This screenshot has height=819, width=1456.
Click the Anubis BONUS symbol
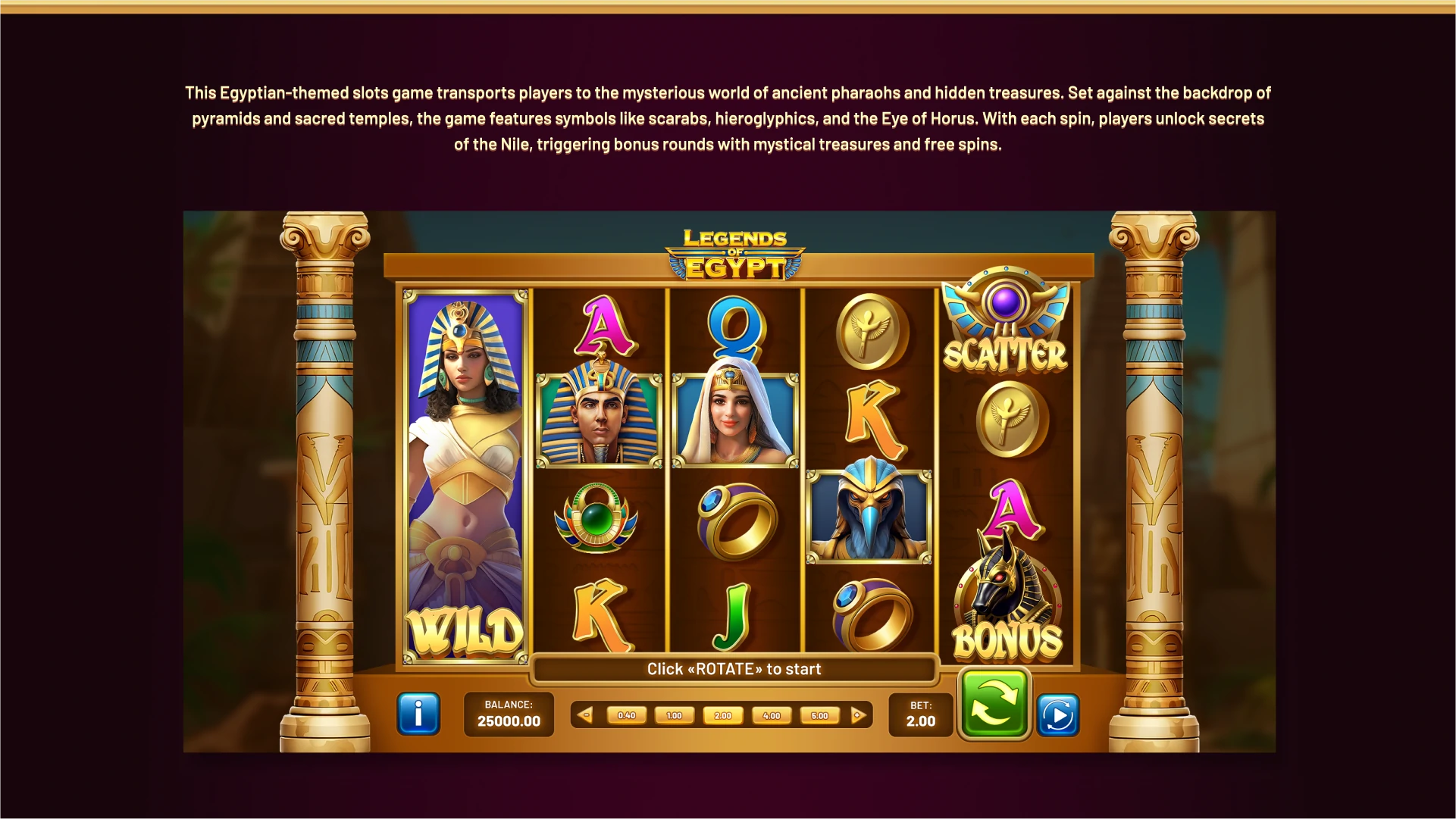pyautogui.click(x=1006, y=599)
